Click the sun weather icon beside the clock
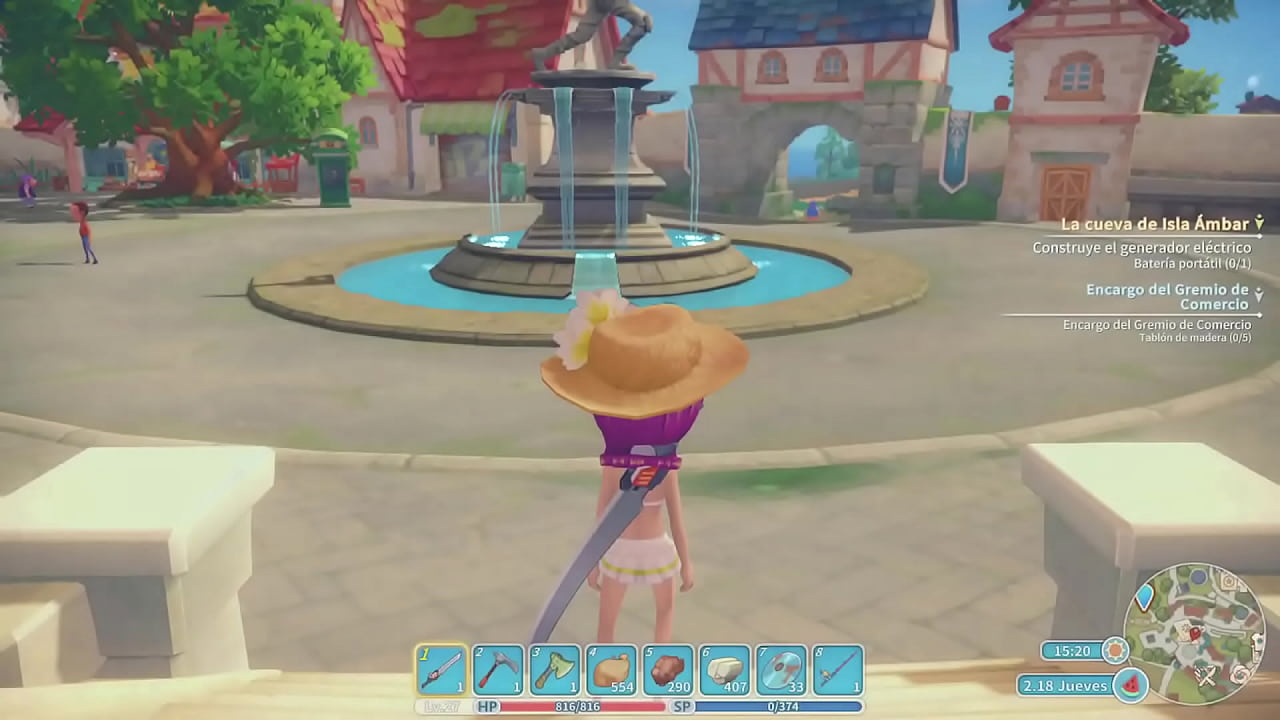 (1114, 651)
